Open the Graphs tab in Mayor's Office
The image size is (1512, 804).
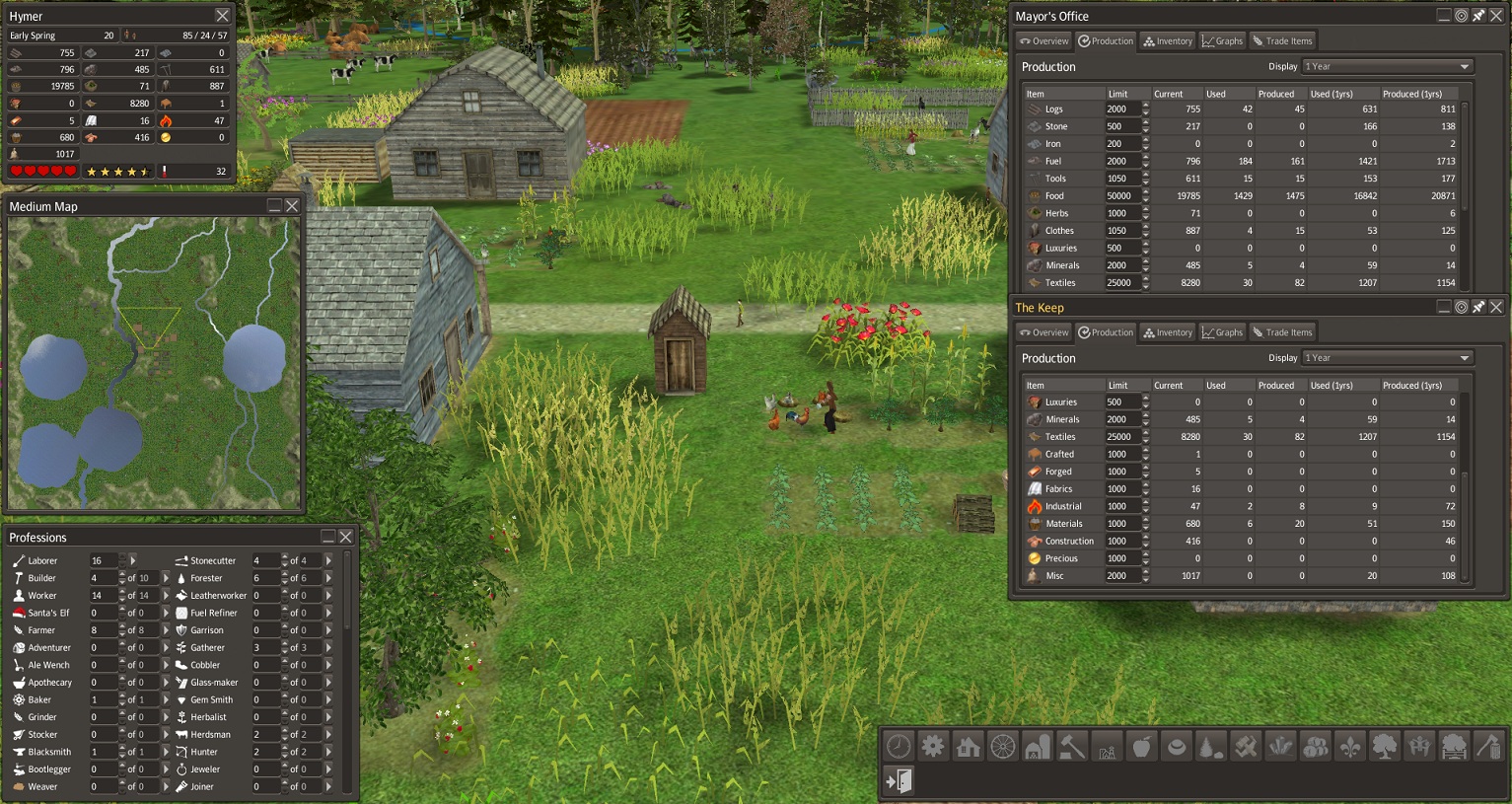coord(1222,41)
